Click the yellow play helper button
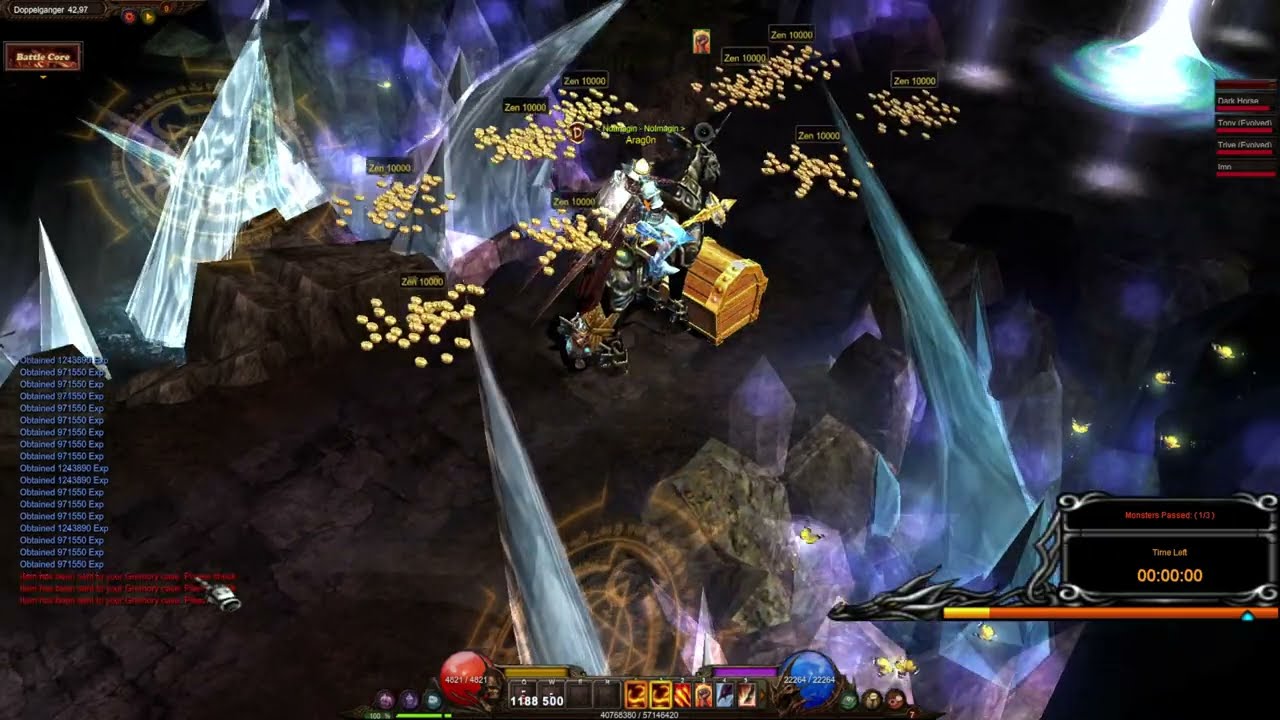The image size is (1280, 720). click(x=148, y=16)
